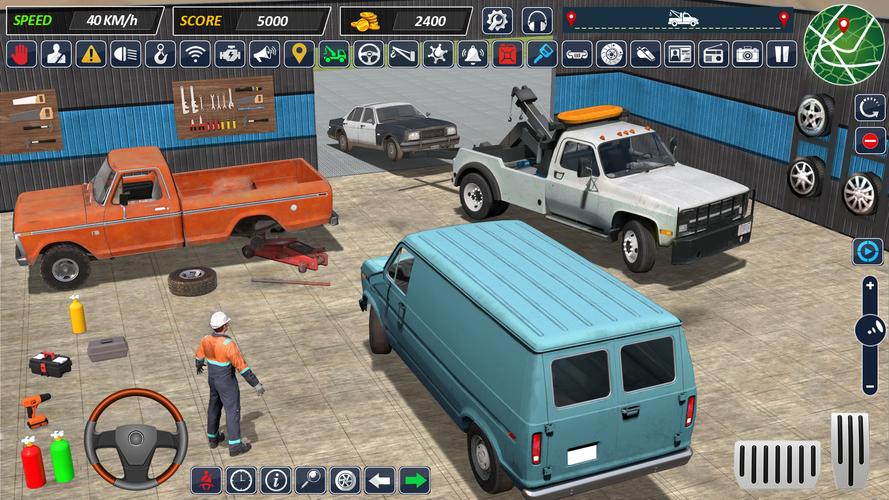Image resolution: width=889 pixels, height=500 pixels.
Task: Select the yellow location pin icon
Action: pos(299,54)
